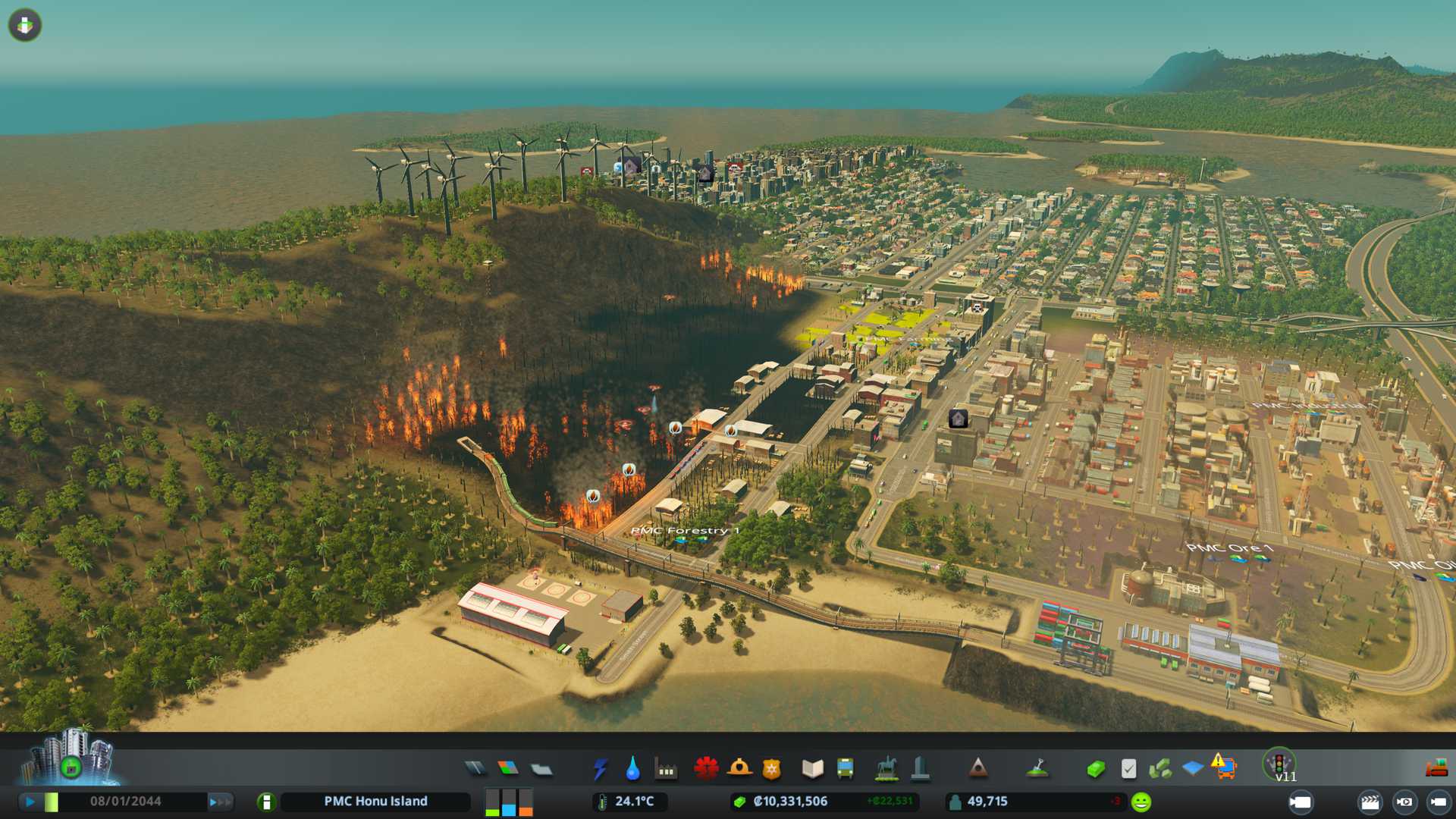This screenshot has width=1456, height=819.
Task: Open the Education book menu
Action: [x=812, y=769]
